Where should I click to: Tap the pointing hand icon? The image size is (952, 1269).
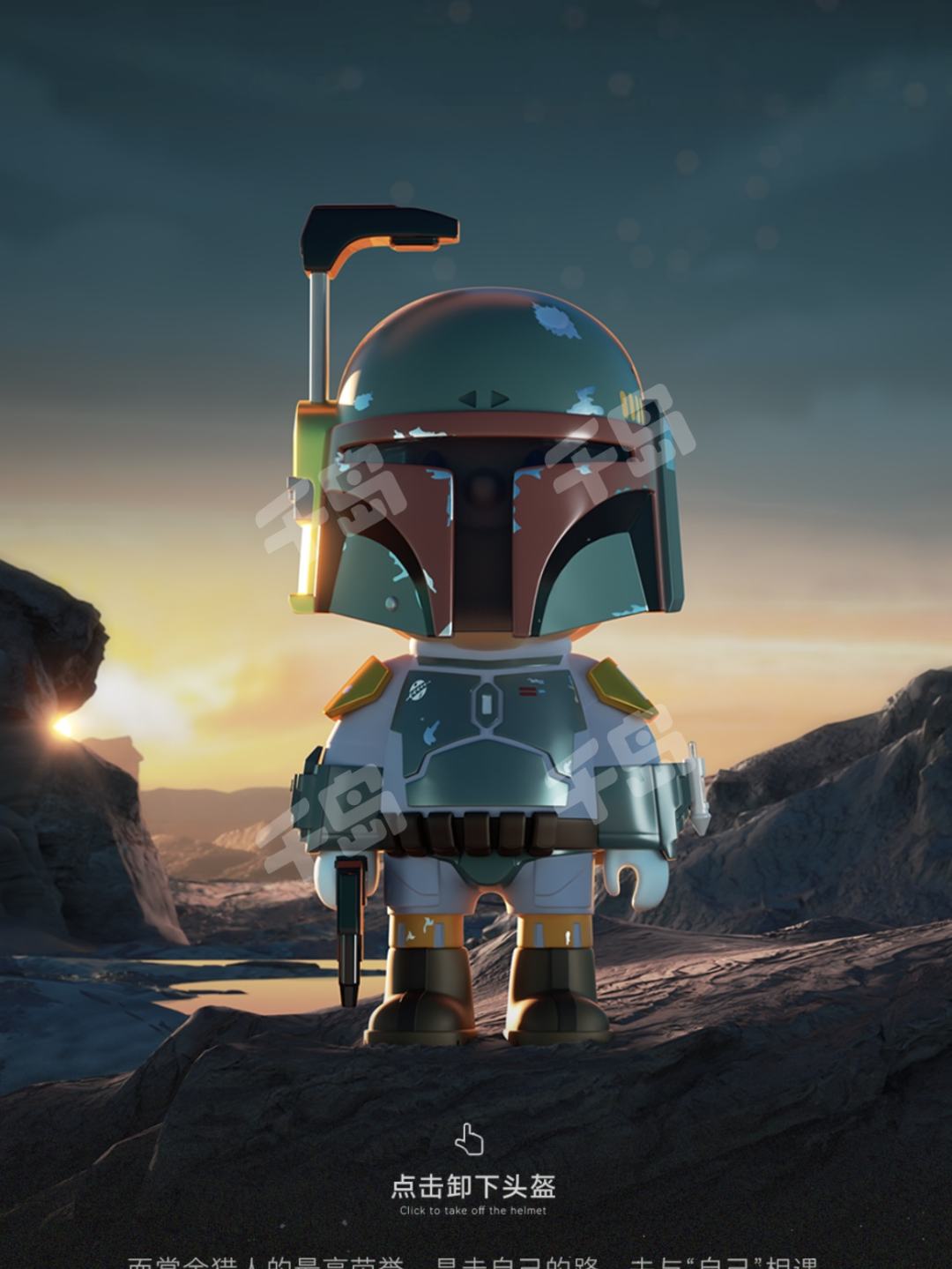pyautogui.click(x=469, y=1138)
